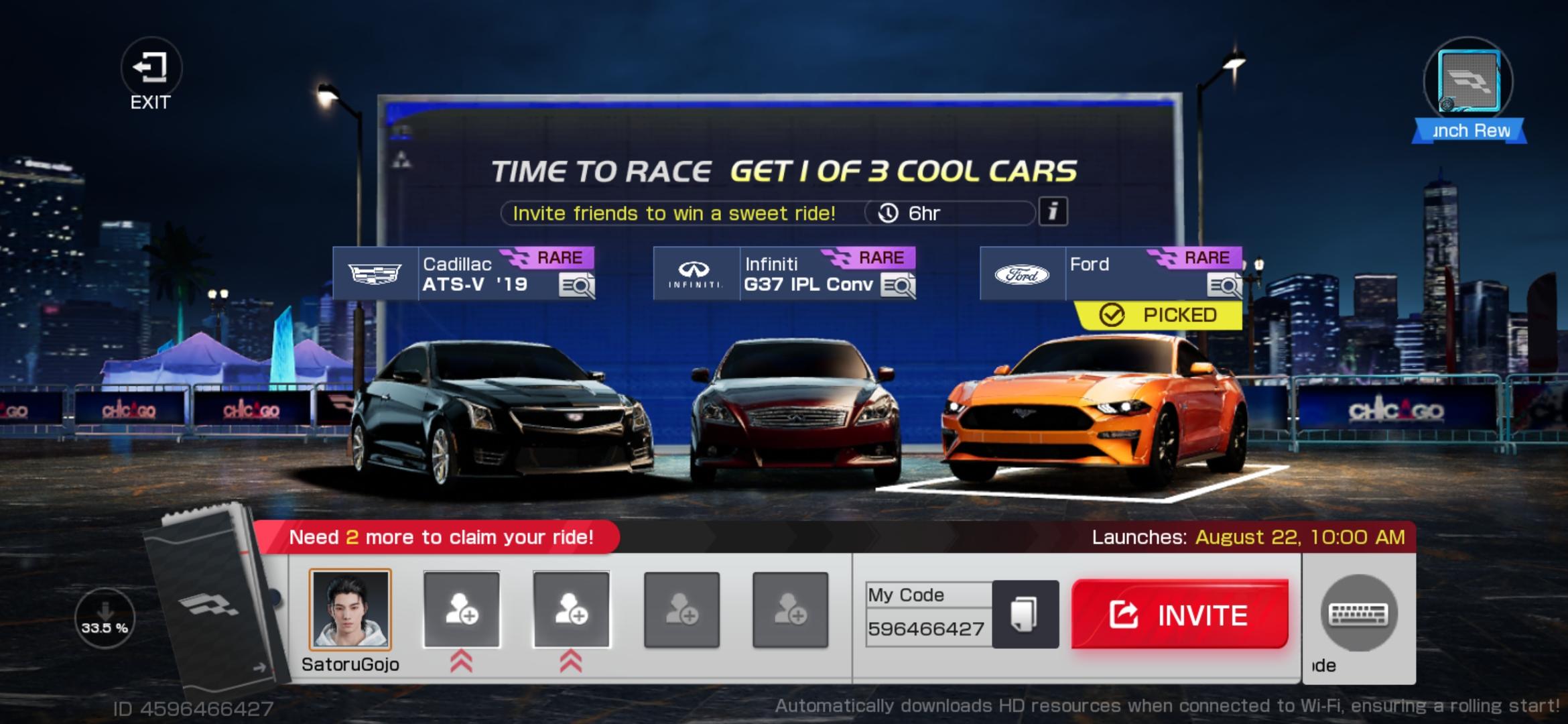This screenshot has width=1568, height=724.
Task: Exit the invite event screen
Action: point(151,74)
